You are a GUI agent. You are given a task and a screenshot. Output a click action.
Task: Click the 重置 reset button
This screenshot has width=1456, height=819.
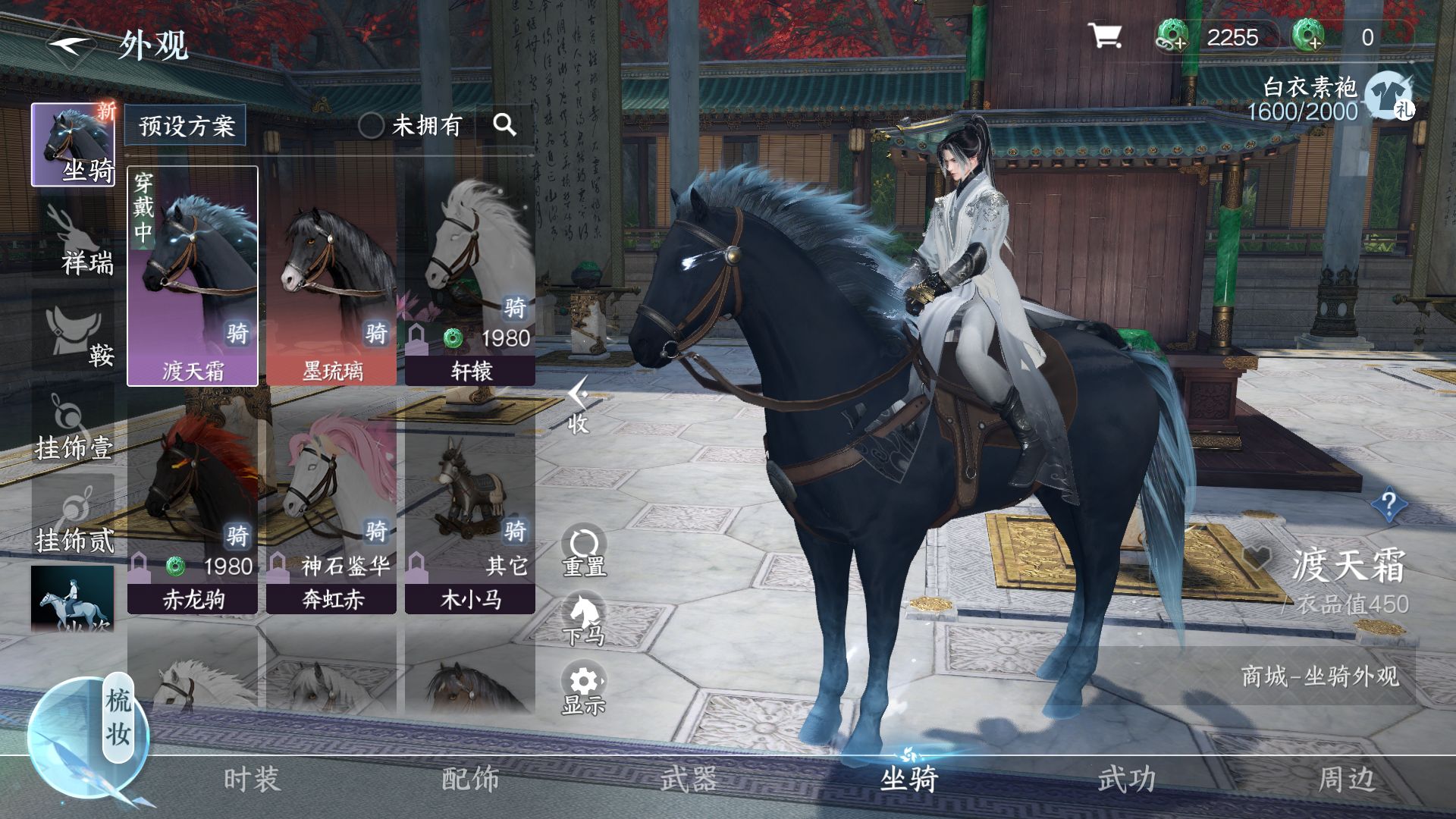click(584, 552)
